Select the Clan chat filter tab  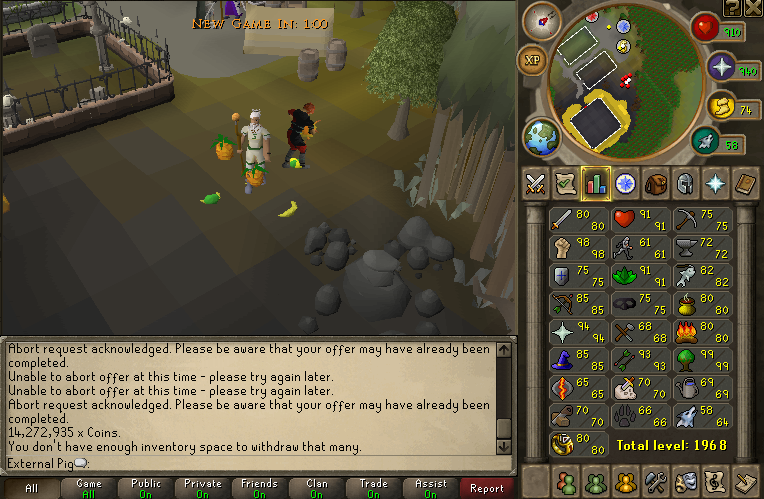(316, 489)
